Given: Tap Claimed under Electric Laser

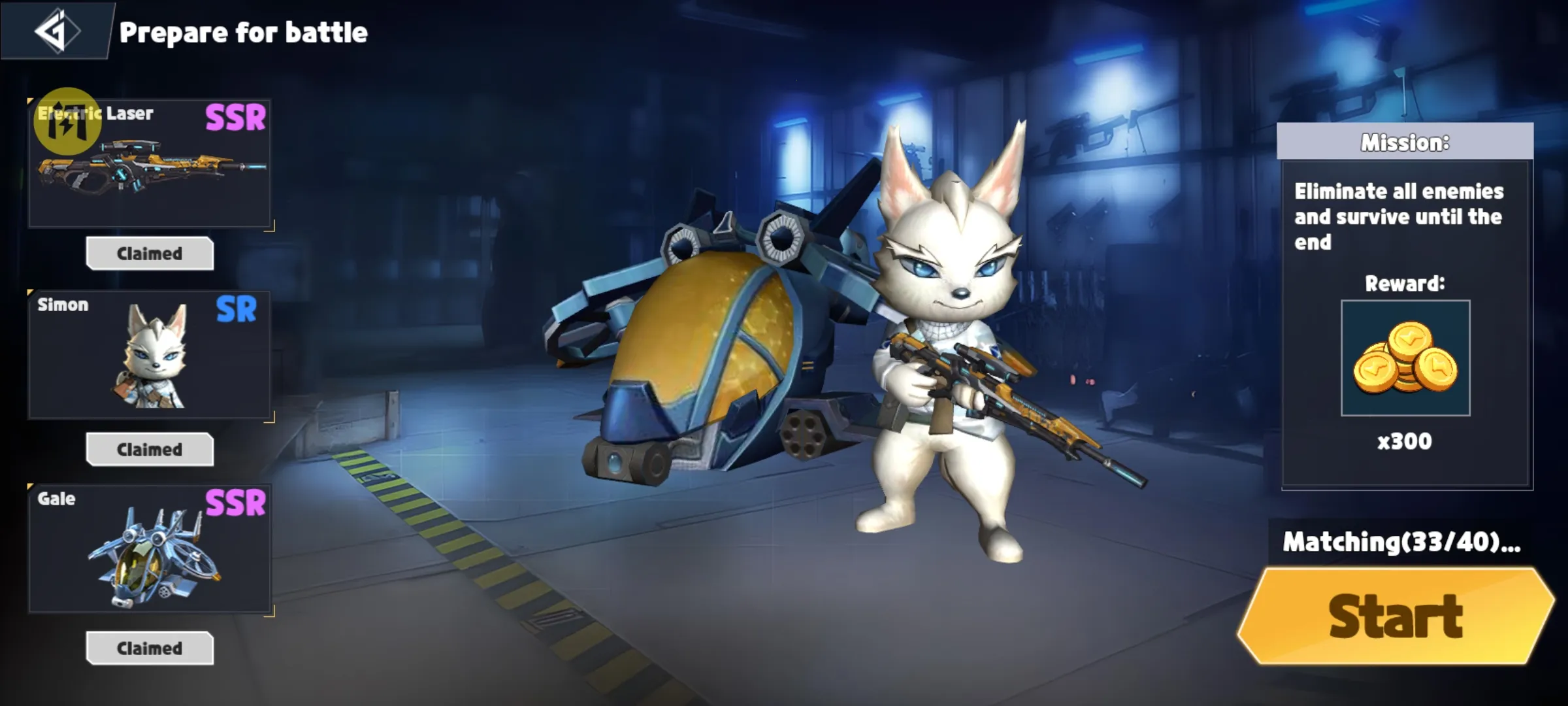Looking at the screenshot, I should coord(149,254).
